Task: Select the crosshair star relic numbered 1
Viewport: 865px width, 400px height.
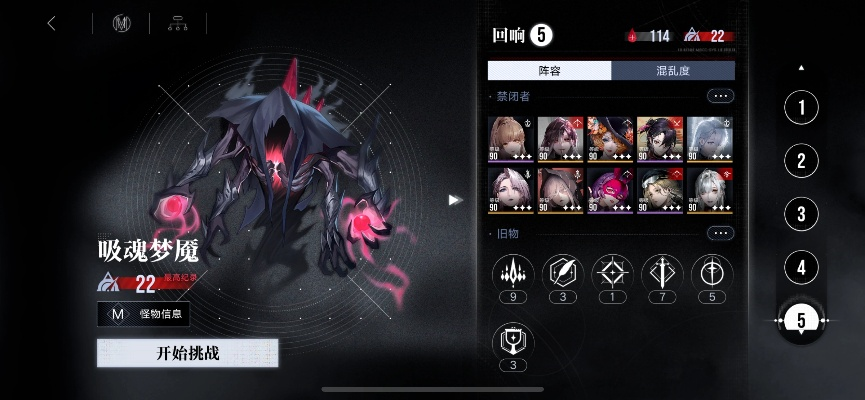Action: pyautogui.click(x=612, y=273)
